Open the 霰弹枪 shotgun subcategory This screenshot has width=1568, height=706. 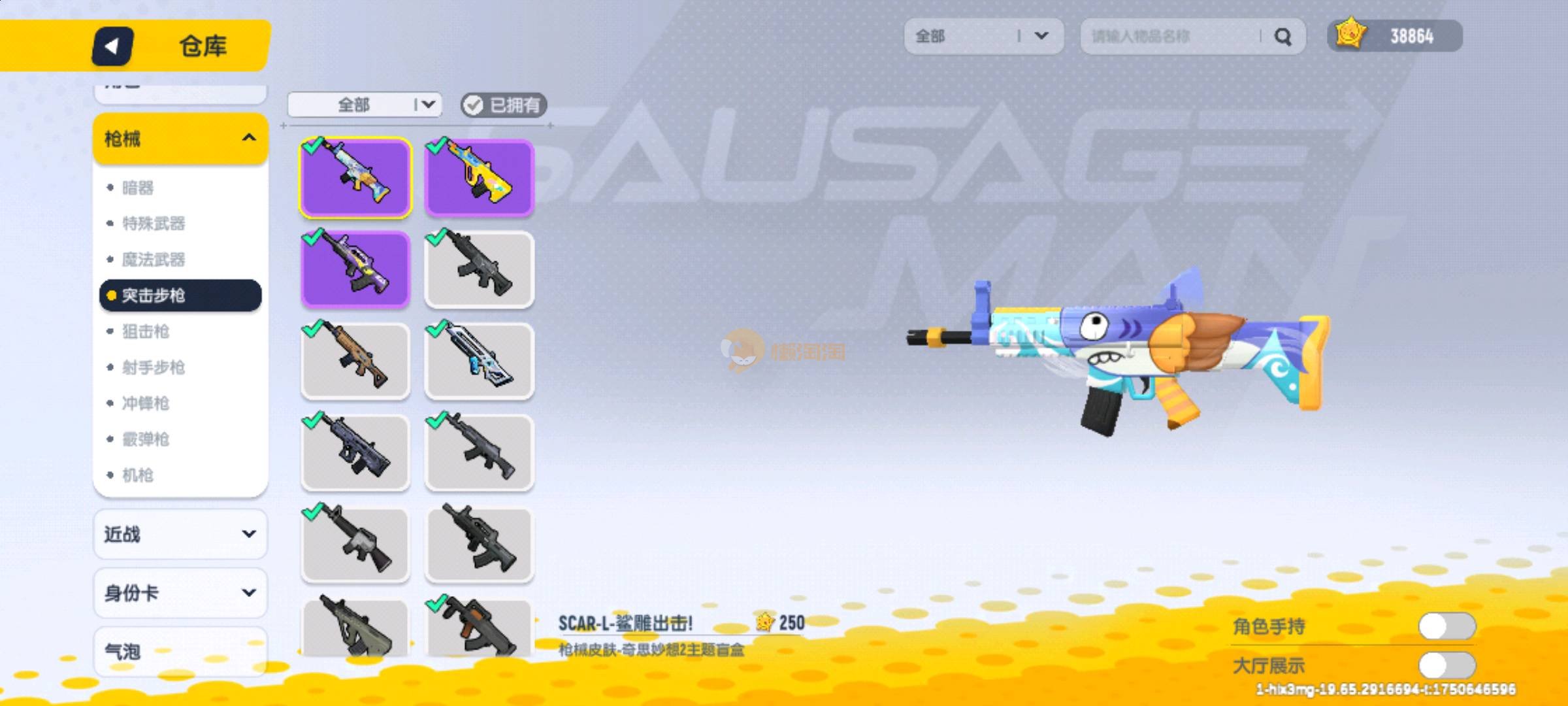[x=146, y=439]
